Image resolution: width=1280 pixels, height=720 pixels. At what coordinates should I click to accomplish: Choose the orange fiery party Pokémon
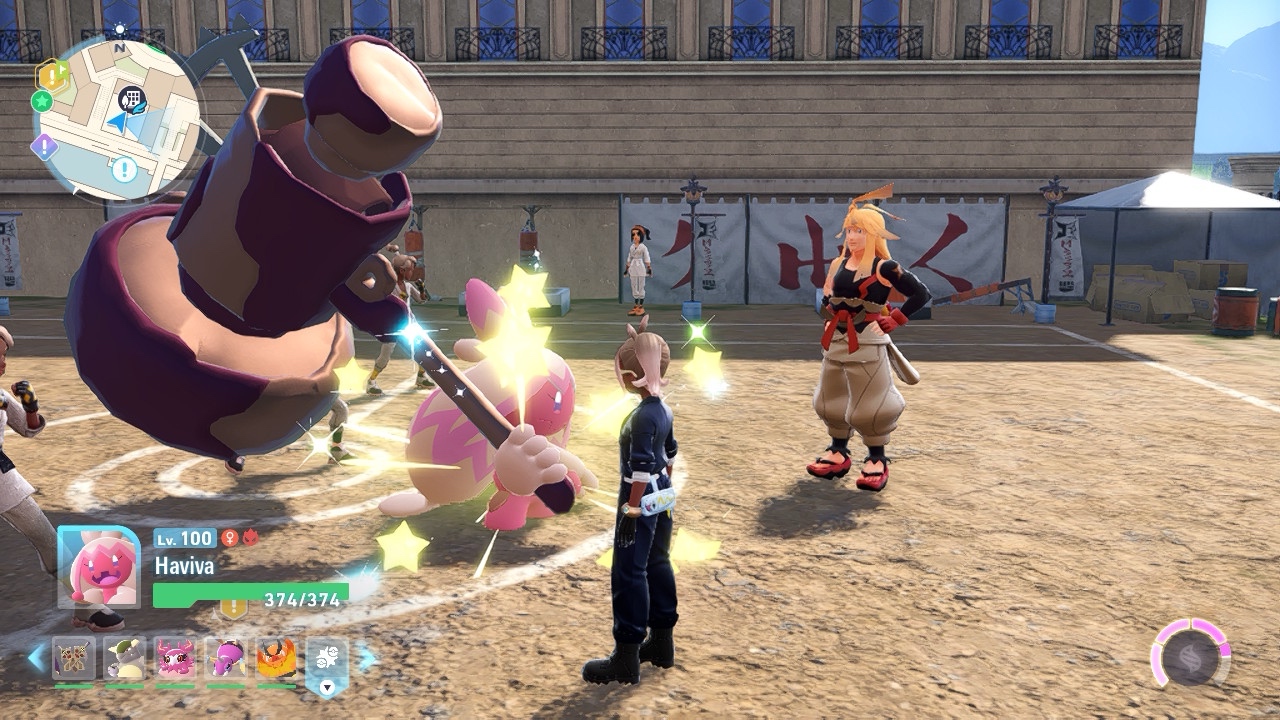[x=277, y=658]
